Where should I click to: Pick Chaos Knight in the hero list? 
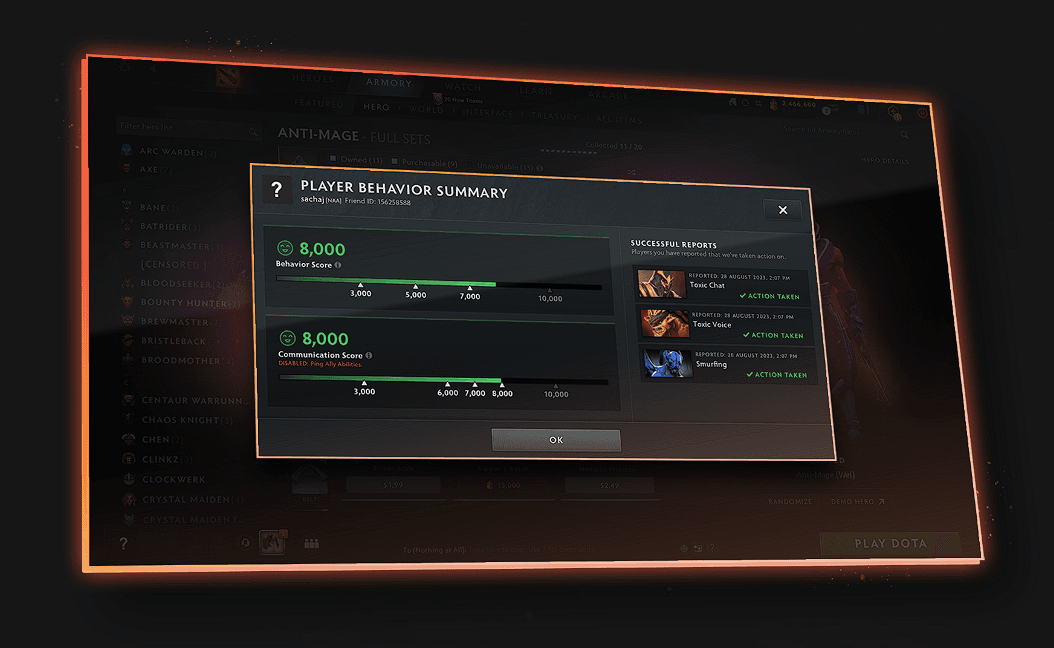178,420
